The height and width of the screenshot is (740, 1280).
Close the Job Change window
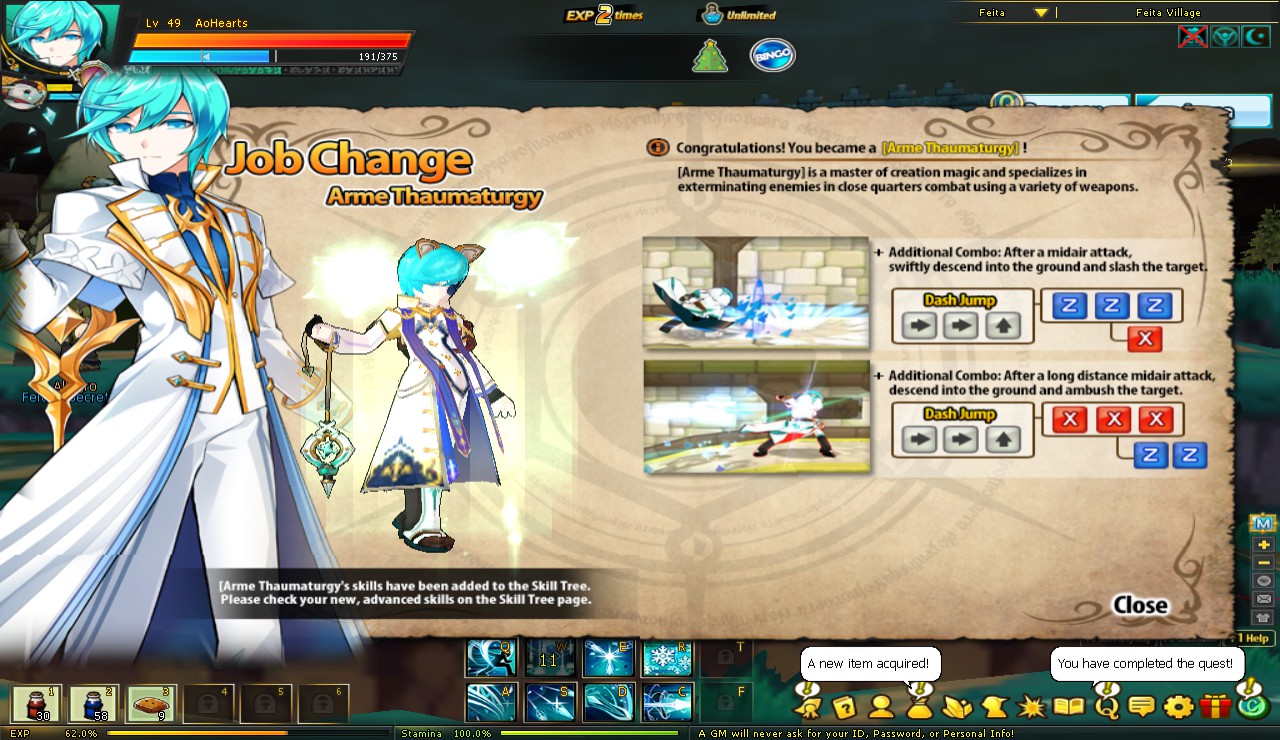coord(1139,605)
